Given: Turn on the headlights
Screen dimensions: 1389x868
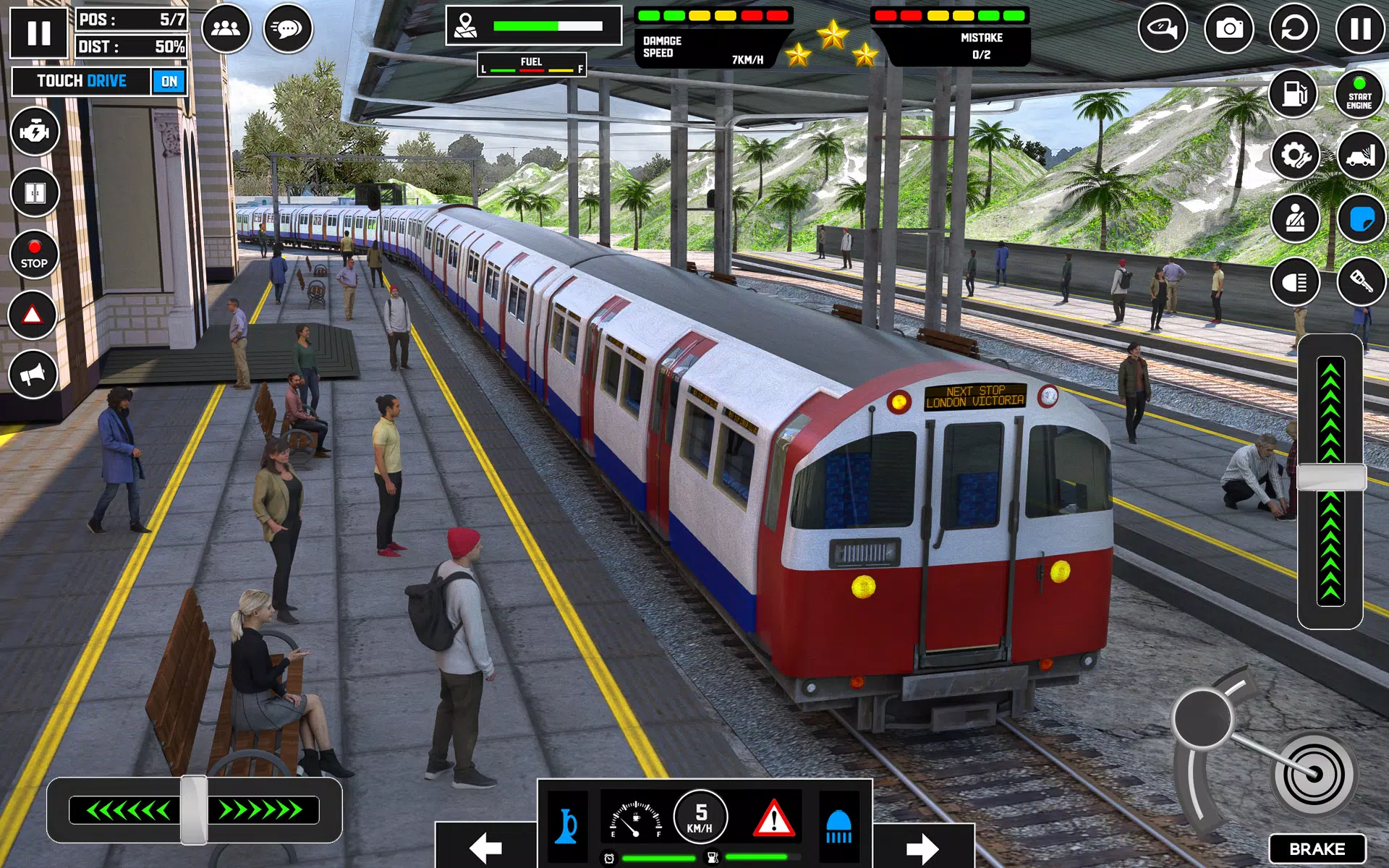Looking at the screenshot, I should (x=1295, y=281).
